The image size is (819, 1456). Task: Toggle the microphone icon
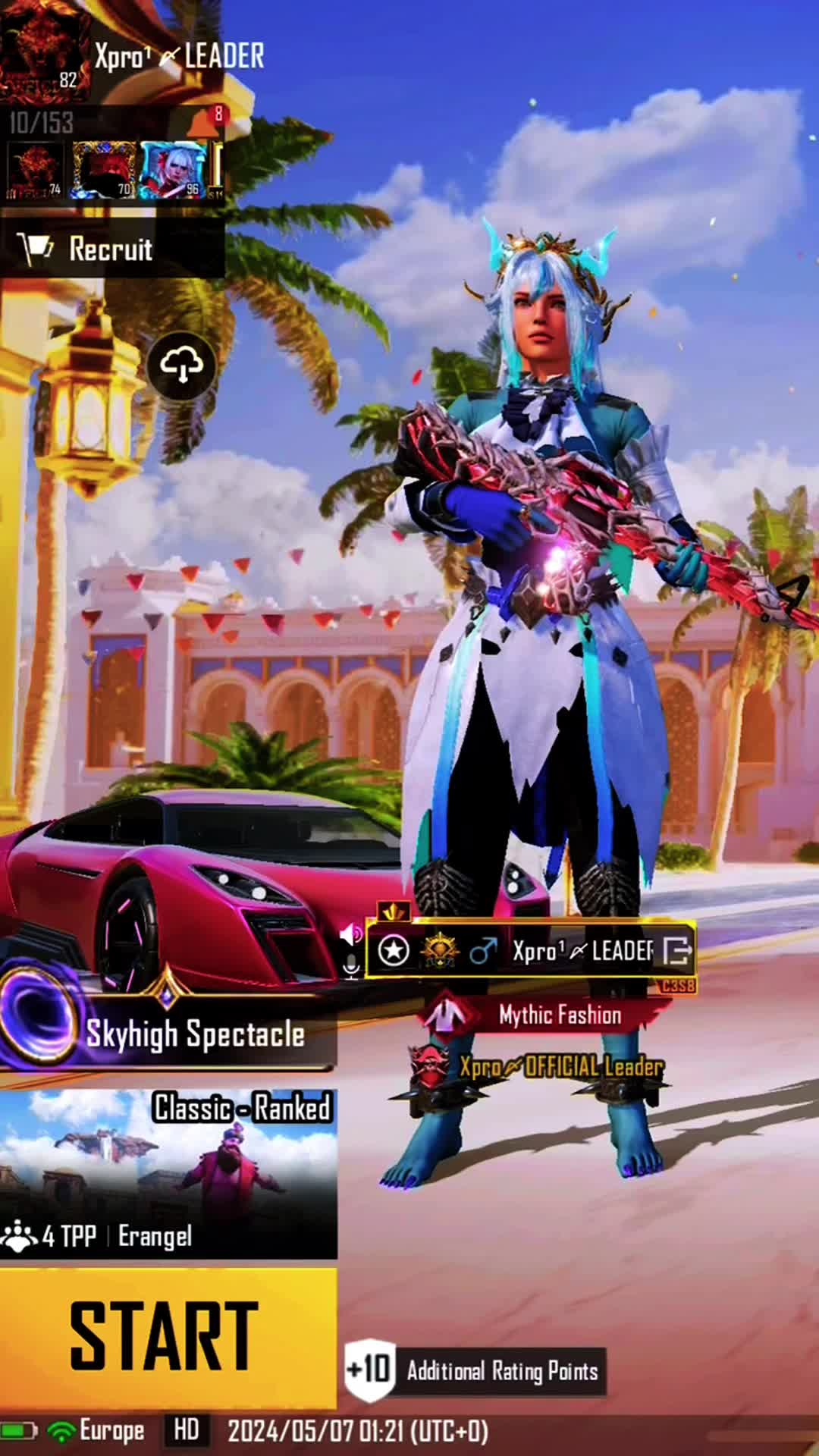coord(351,966)
